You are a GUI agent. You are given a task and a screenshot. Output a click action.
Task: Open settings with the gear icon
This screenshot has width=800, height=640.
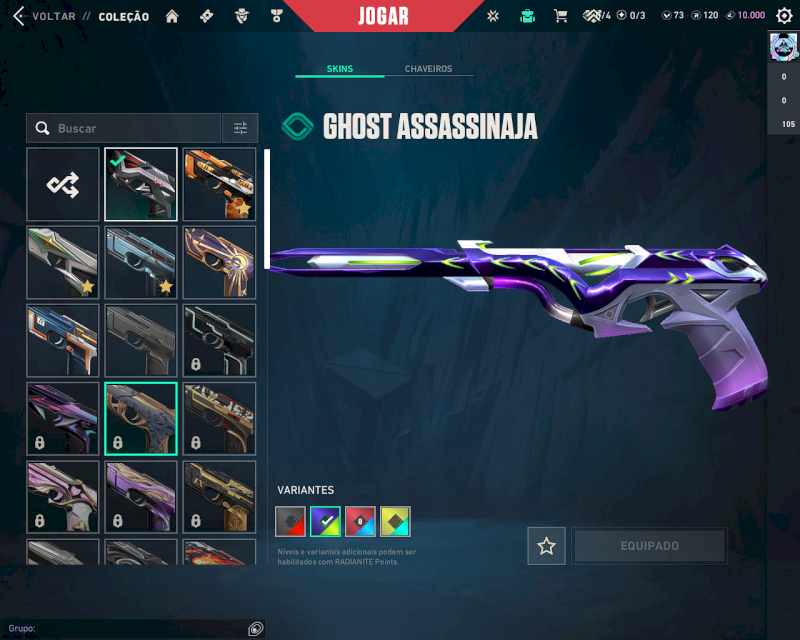(784, 16)
